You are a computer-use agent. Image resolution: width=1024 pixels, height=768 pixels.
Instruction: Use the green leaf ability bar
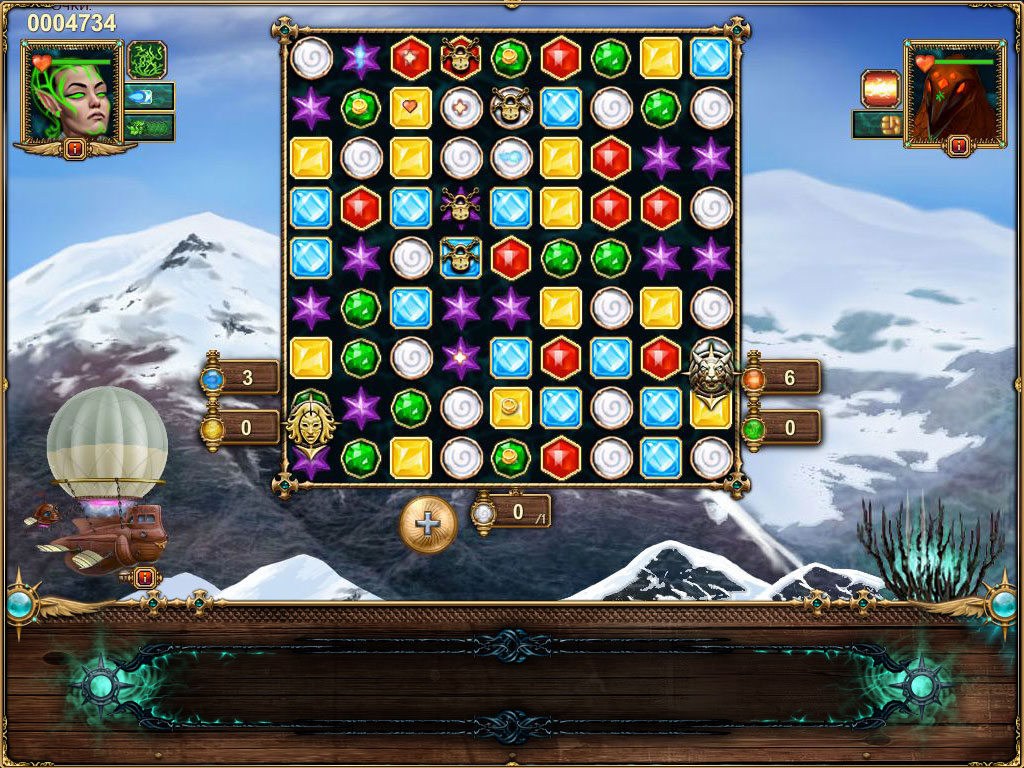149,127
